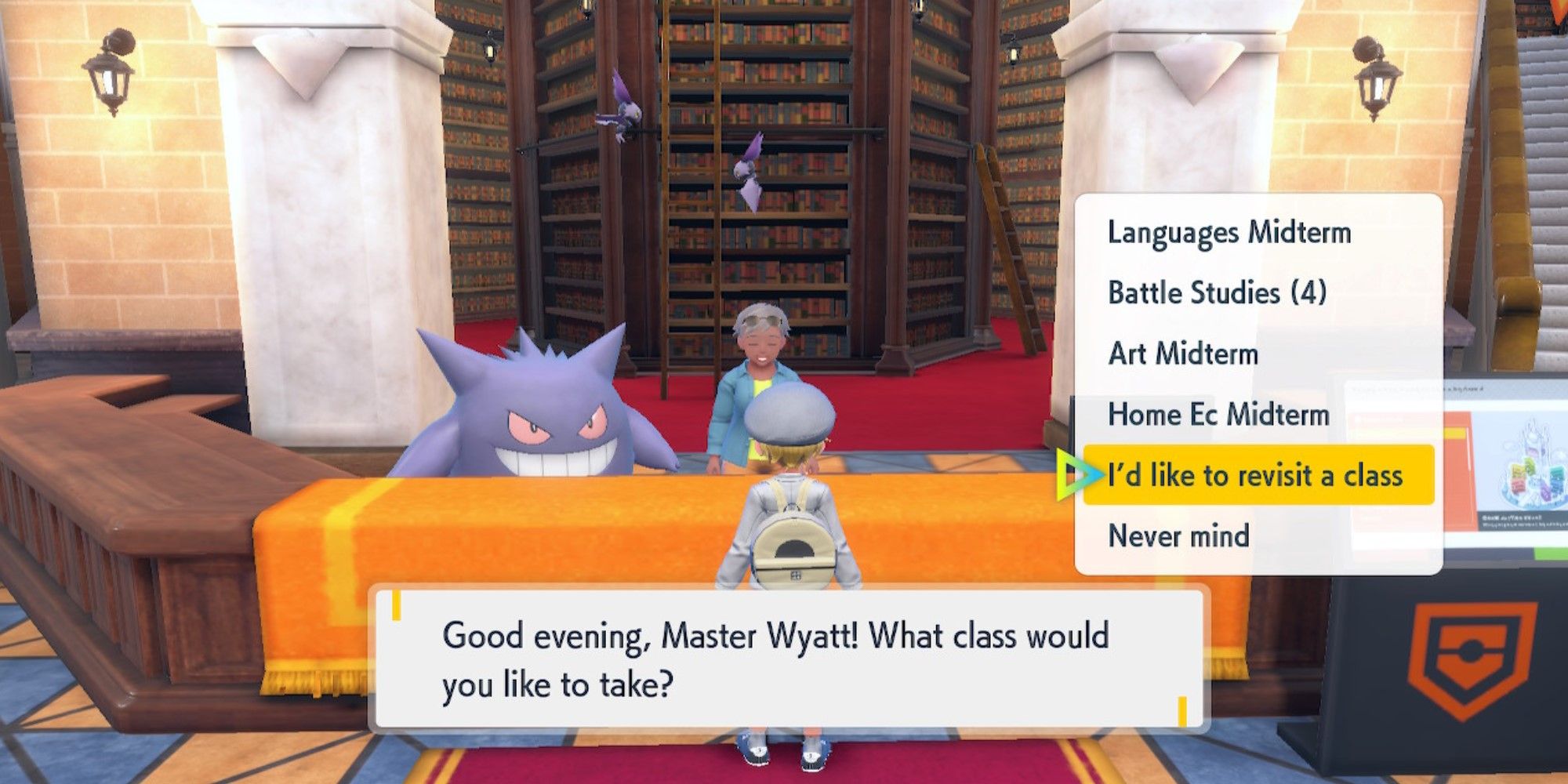Click 'Home Ec Midterm' in the menu
This screenshot has height=784, width=1568.
click(x=1219, y=416)
